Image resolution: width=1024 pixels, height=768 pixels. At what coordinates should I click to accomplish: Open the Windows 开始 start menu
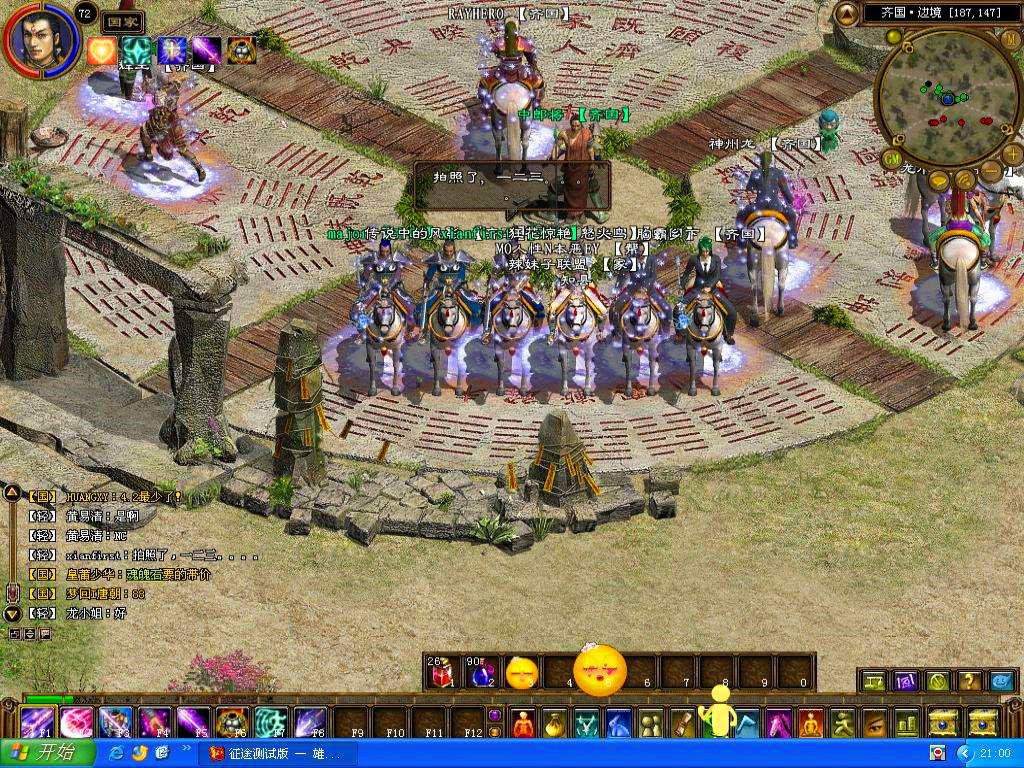[48, 753]
